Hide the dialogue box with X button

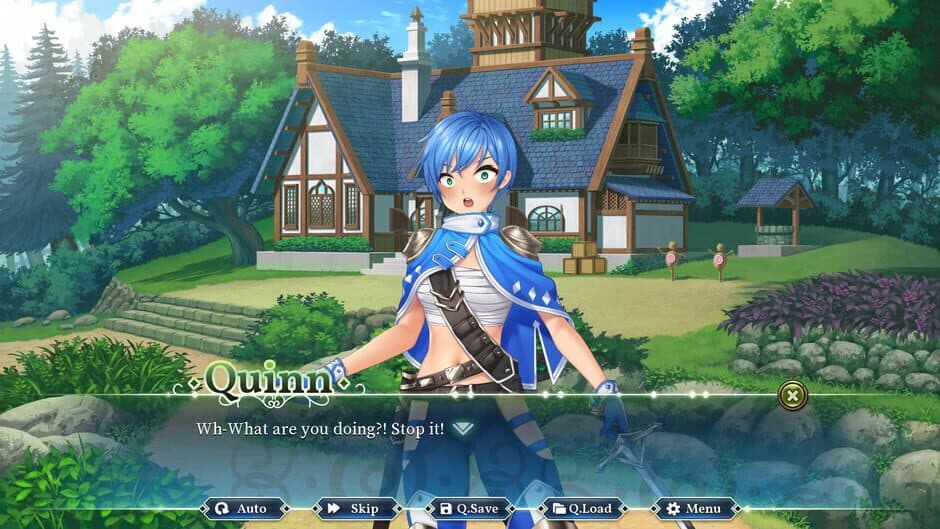(x=792, y=395)
